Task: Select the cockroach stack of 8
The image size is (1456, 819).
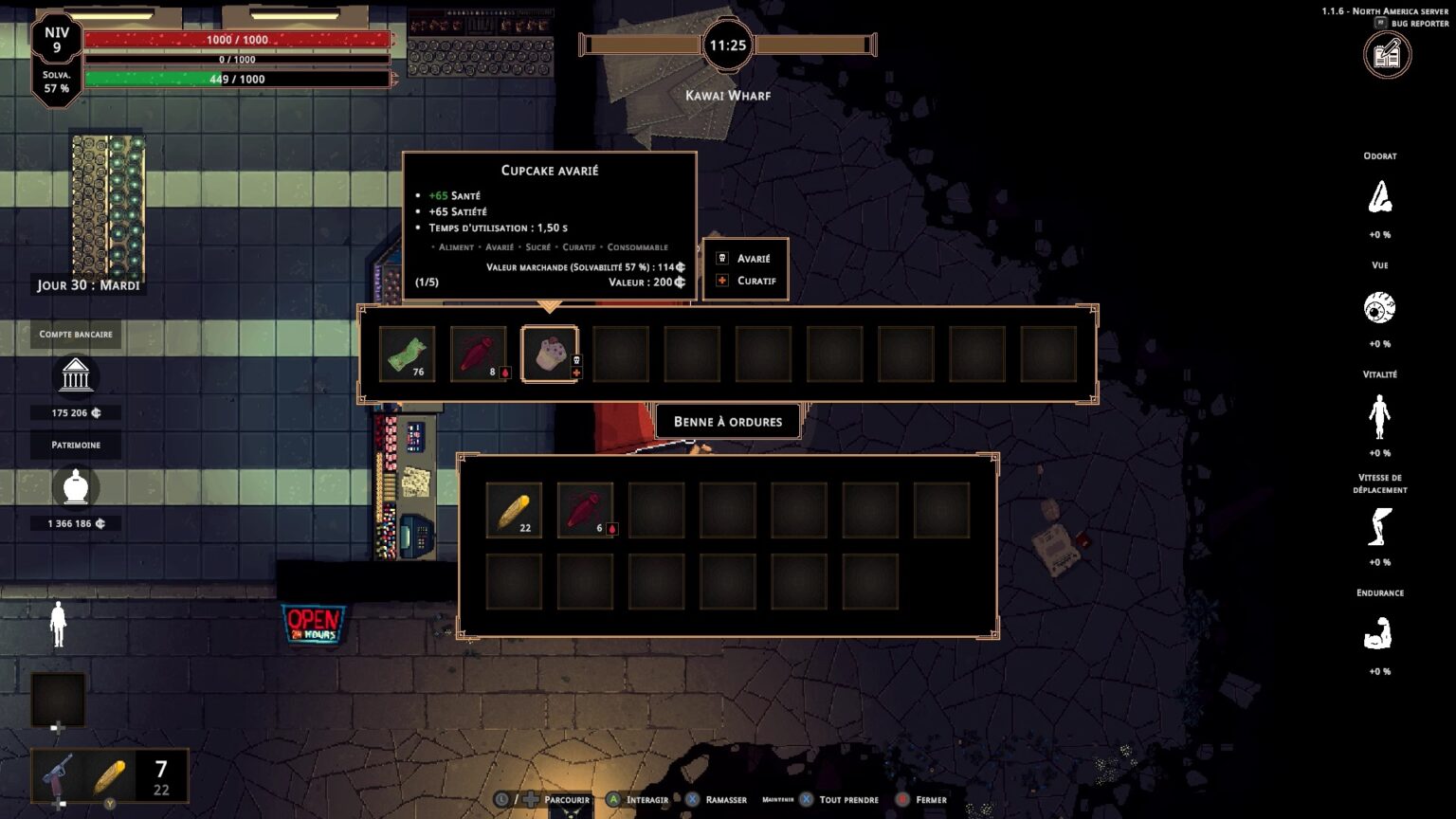Action: click(x=478, y=354)
